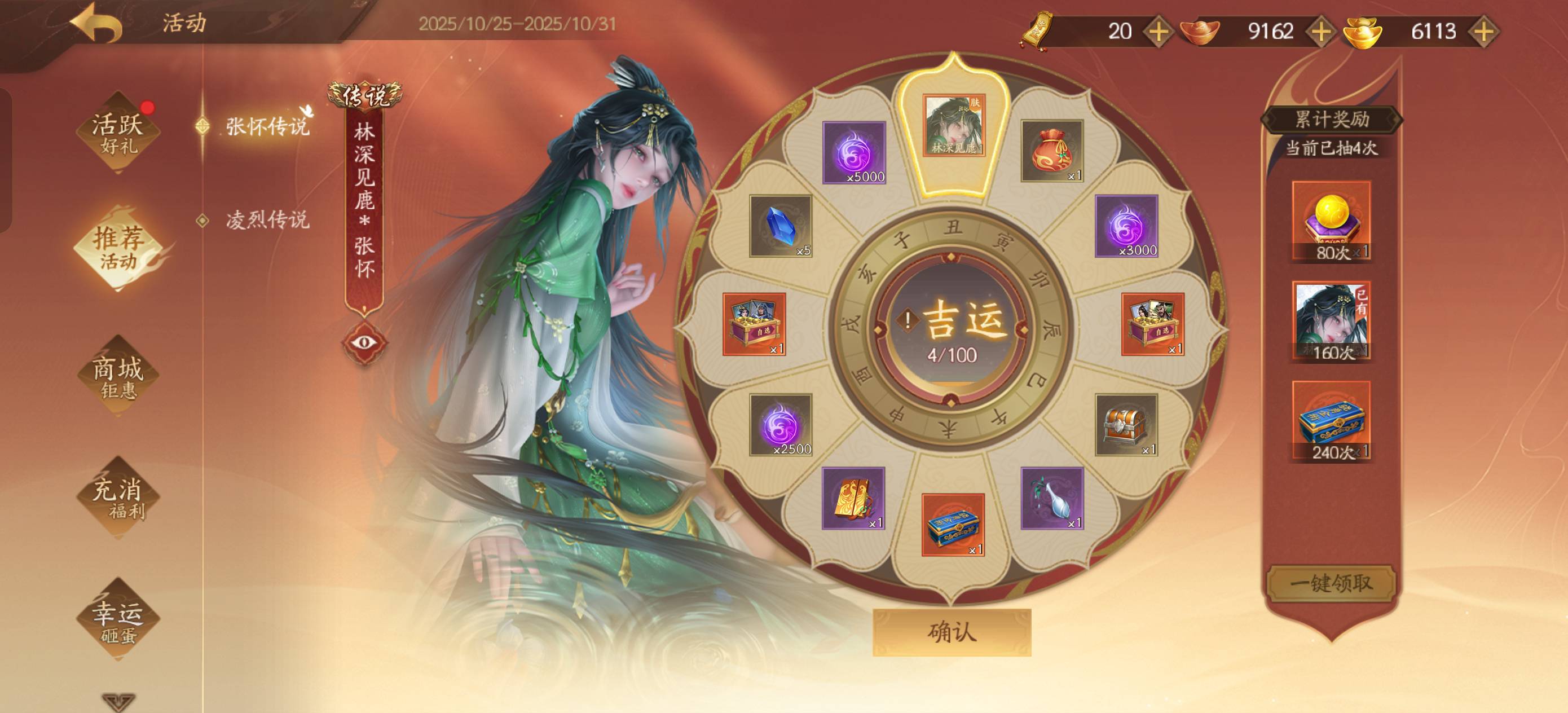This screenshot has height=713, width=1568.
Task: Add more scroll tickets with plus button
Action: pyautogui.click(x=1158, y=32)
